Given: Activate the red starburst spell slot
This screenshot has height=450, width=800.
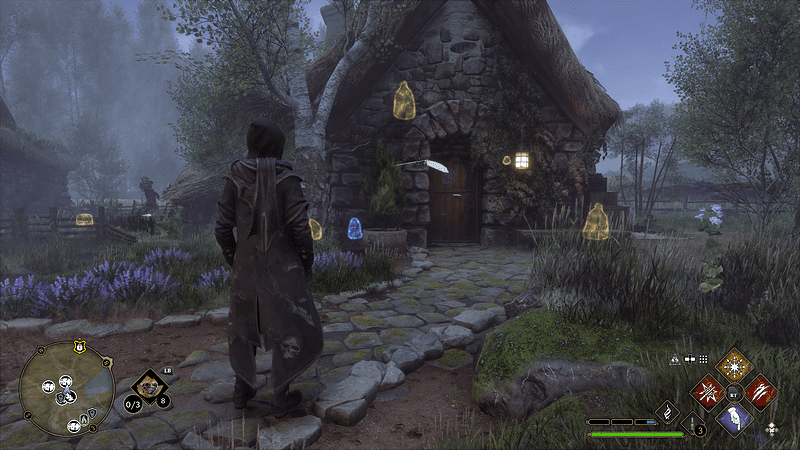Looking at the screenshot, I should (x=709, y=390).
